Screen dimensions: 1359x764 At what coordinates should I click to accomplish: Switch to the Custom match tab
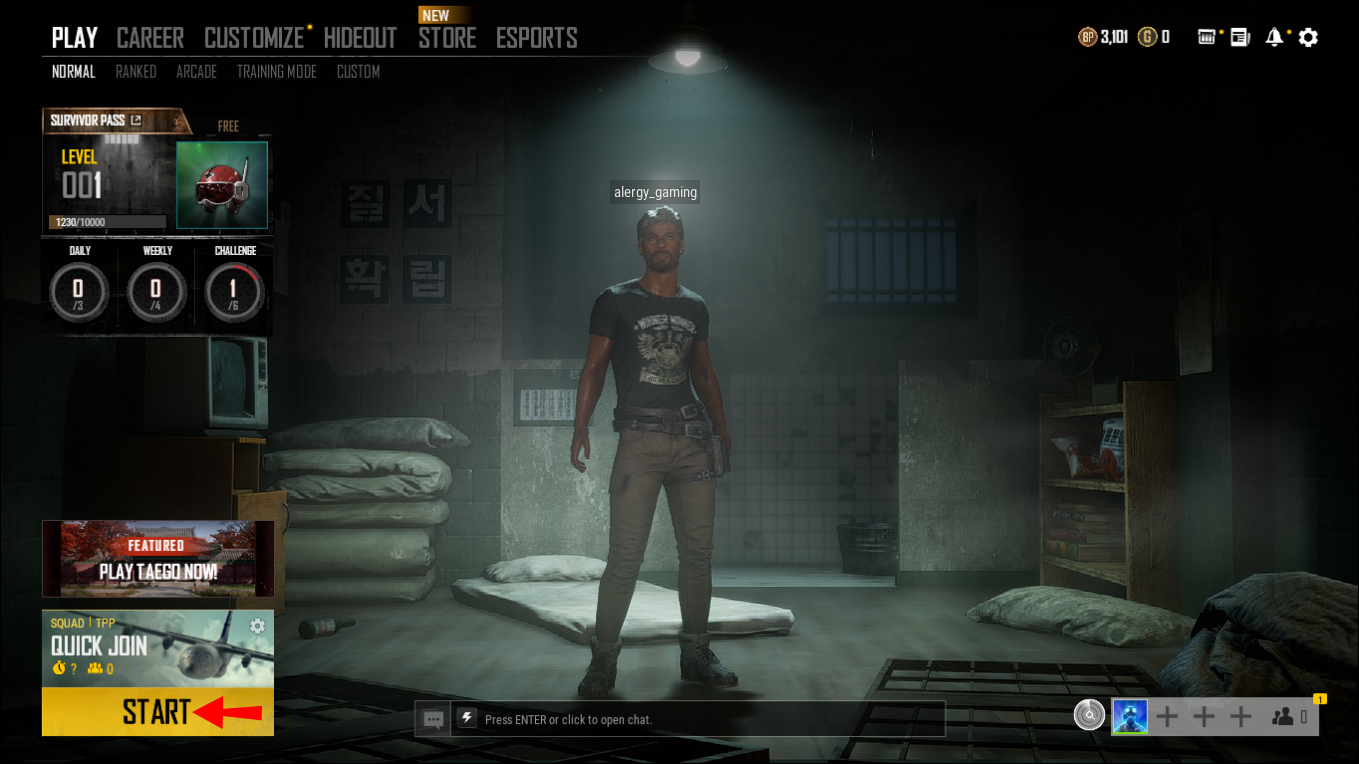(358, 72)
